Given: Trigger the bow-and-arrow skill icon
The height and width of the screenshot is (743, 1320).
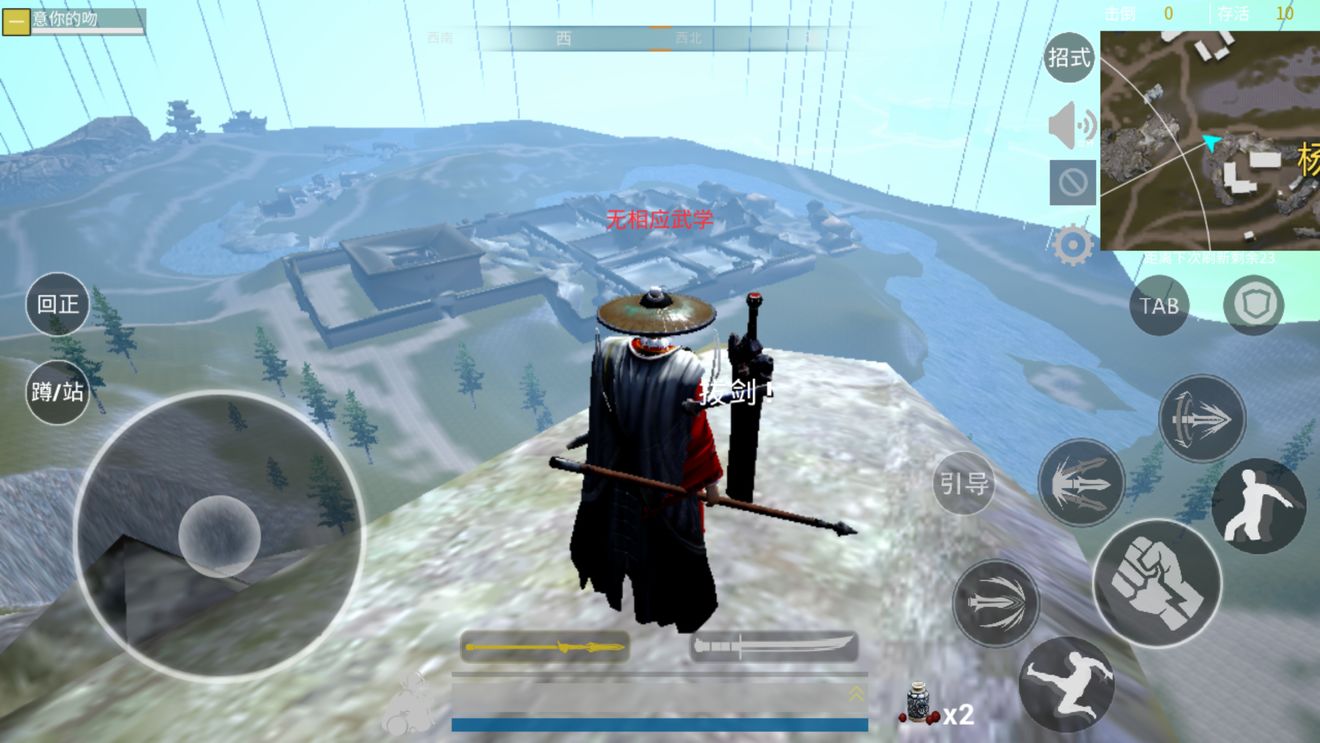Looking at the screenshot, I should [1202, 418].
